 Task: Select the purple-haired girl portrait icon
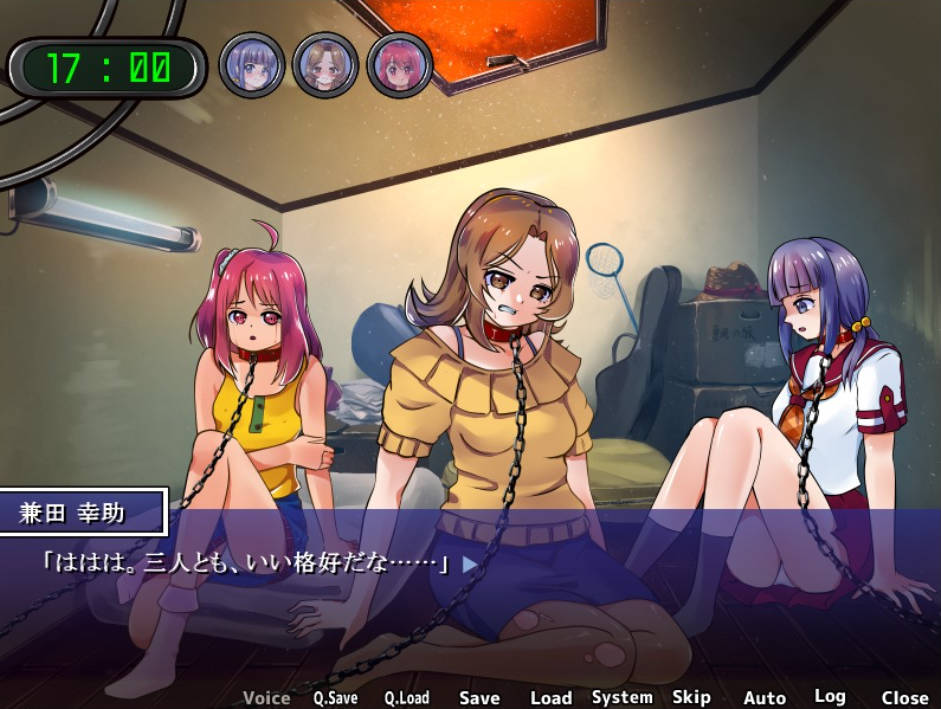pos(252,65)
